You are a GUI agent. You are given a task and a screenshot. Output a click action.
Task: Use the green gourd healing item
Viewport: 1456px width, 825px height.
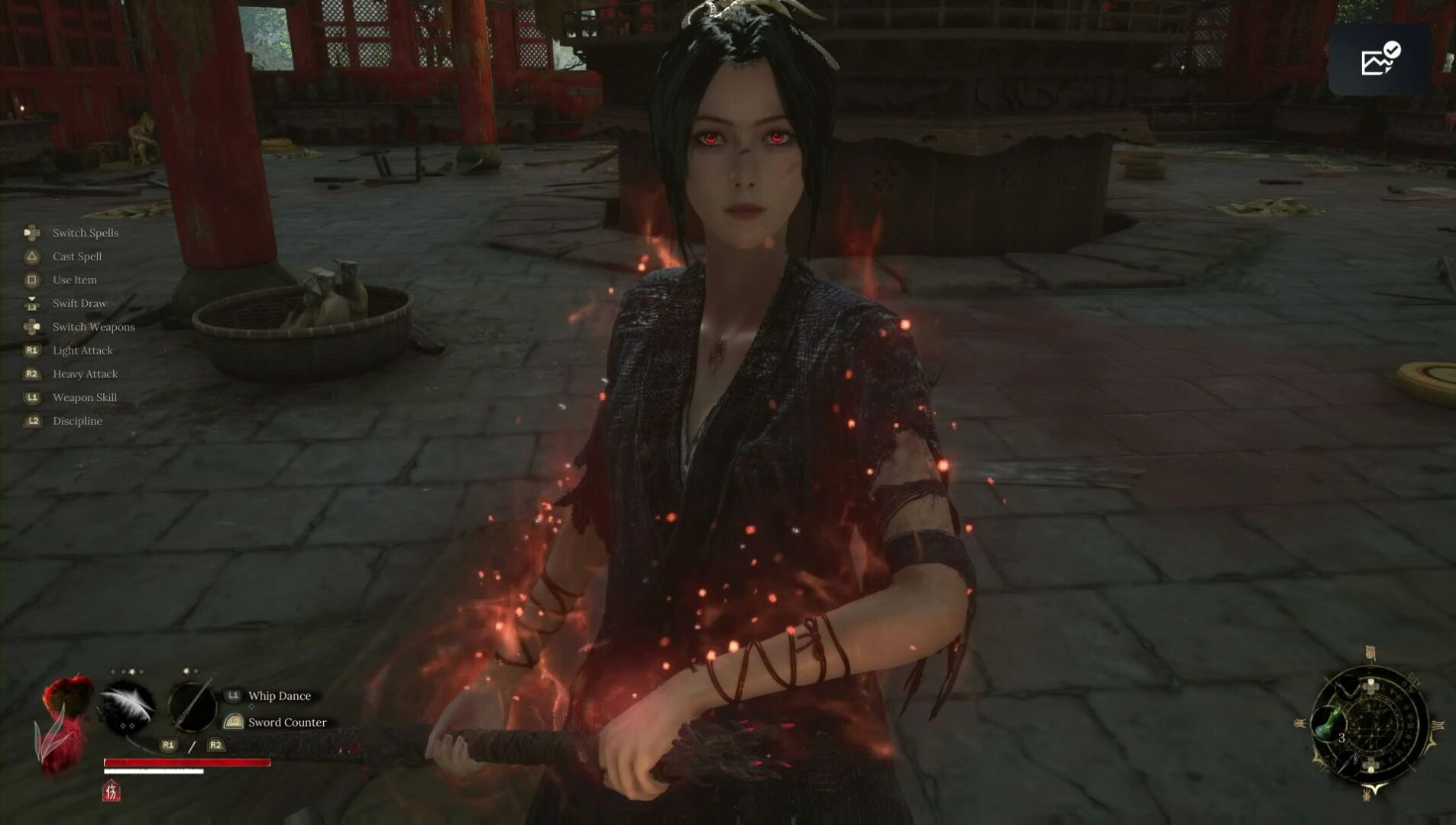pos(1330,722)
